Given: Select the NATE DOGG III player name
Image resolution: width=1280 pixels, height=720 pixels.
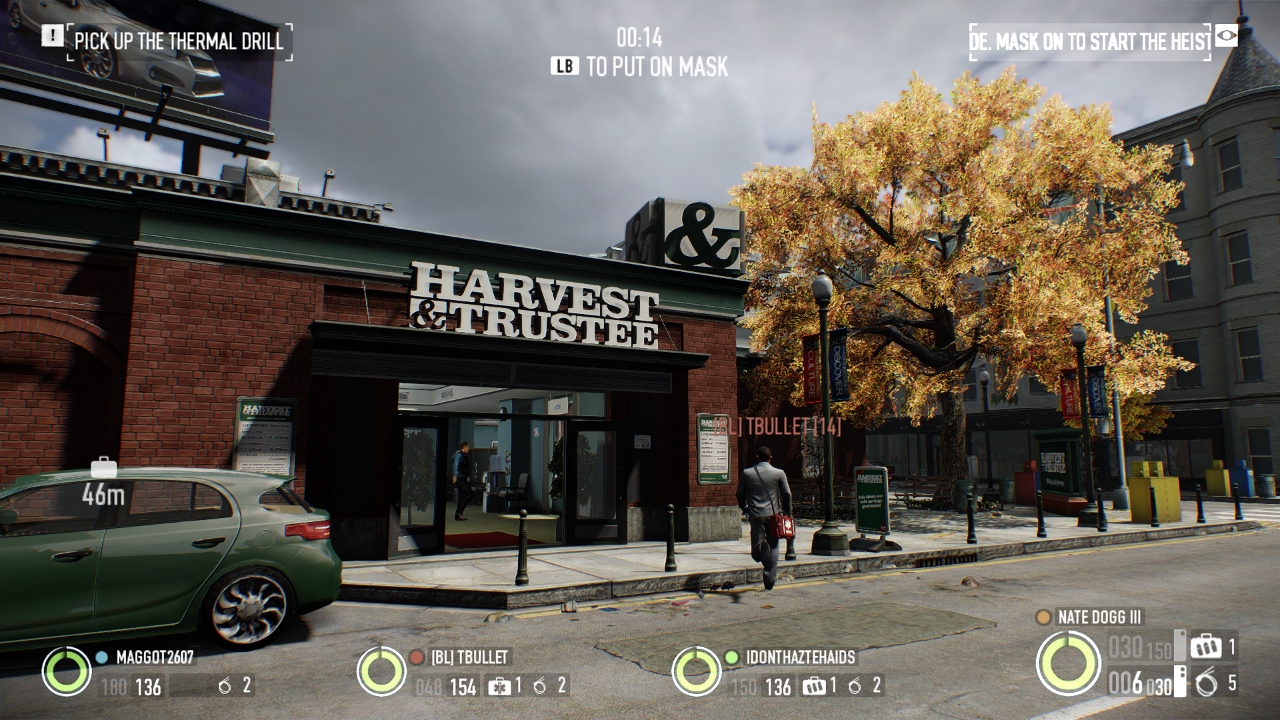Looking at the screenshot, I should pyautogui.click(x=1100, y=617).
